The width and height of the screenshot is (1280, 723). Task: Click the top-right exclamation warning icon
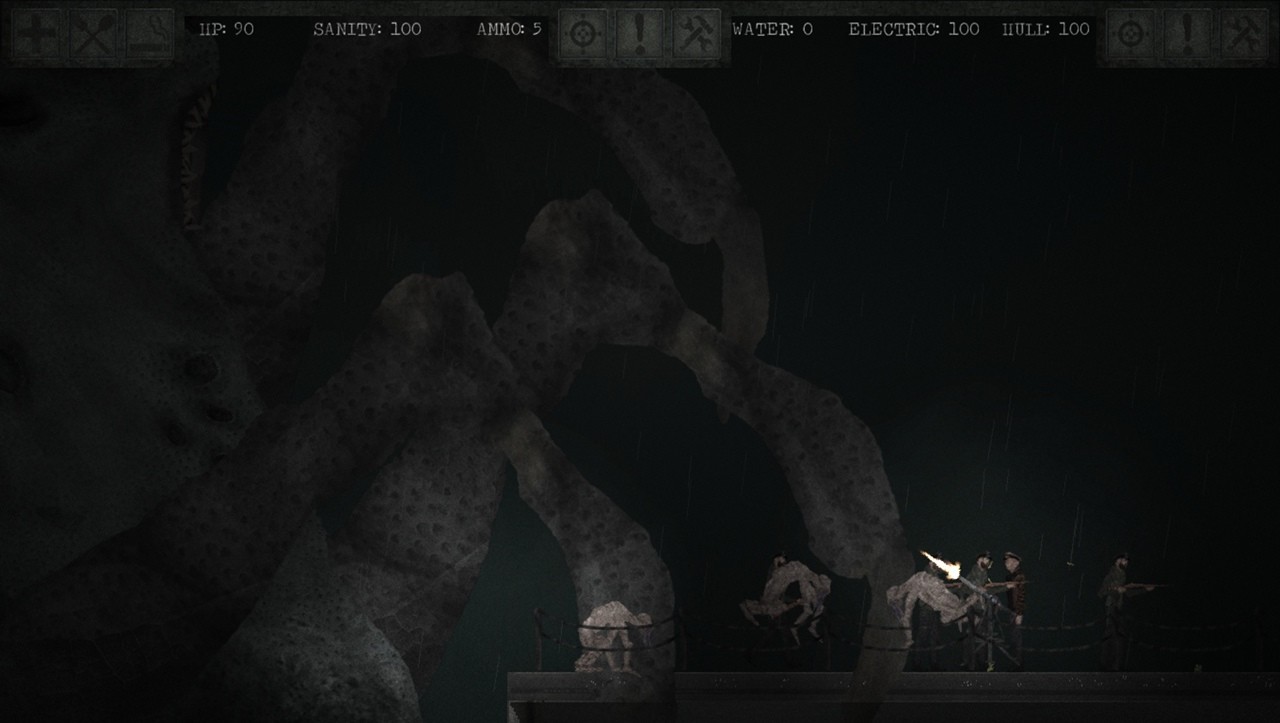coord(1187,30)
